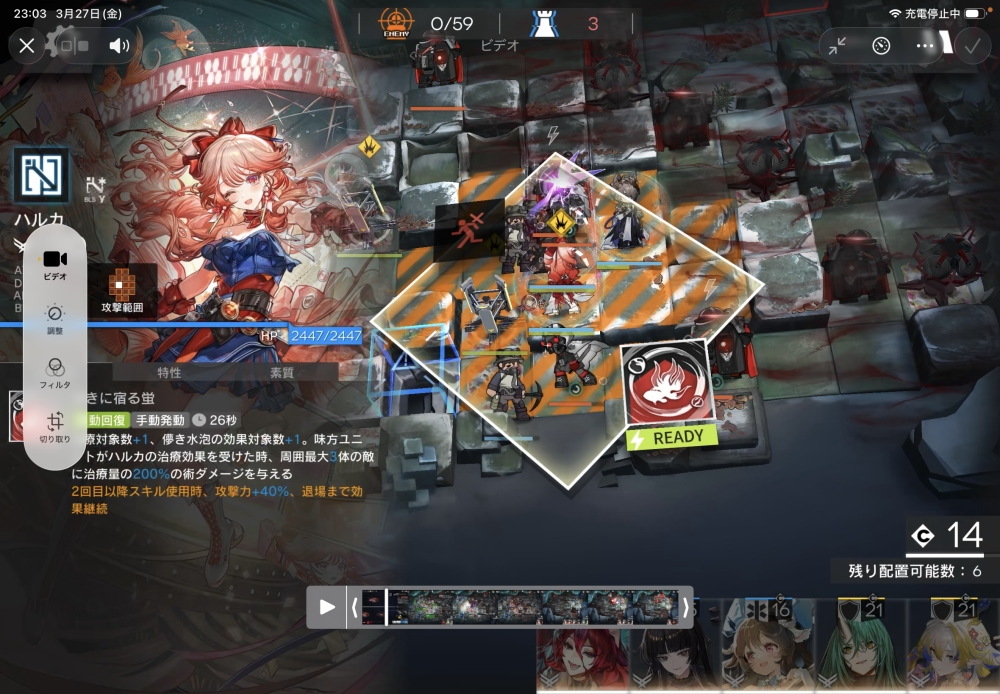Open the 素質 tab
This screenshot has width=1000, height=694.
click(x=282, y=372)
